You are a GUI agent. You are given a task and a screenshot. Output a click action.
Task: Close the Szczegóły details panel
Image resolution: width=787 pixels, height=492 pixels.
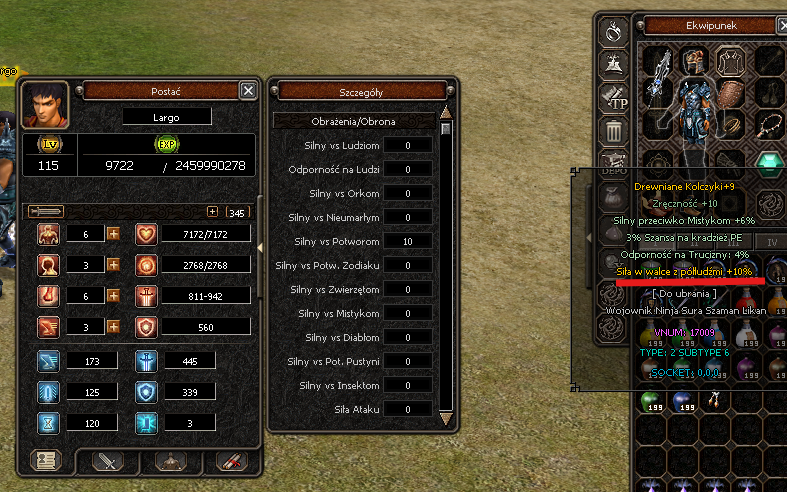(448, 91)
